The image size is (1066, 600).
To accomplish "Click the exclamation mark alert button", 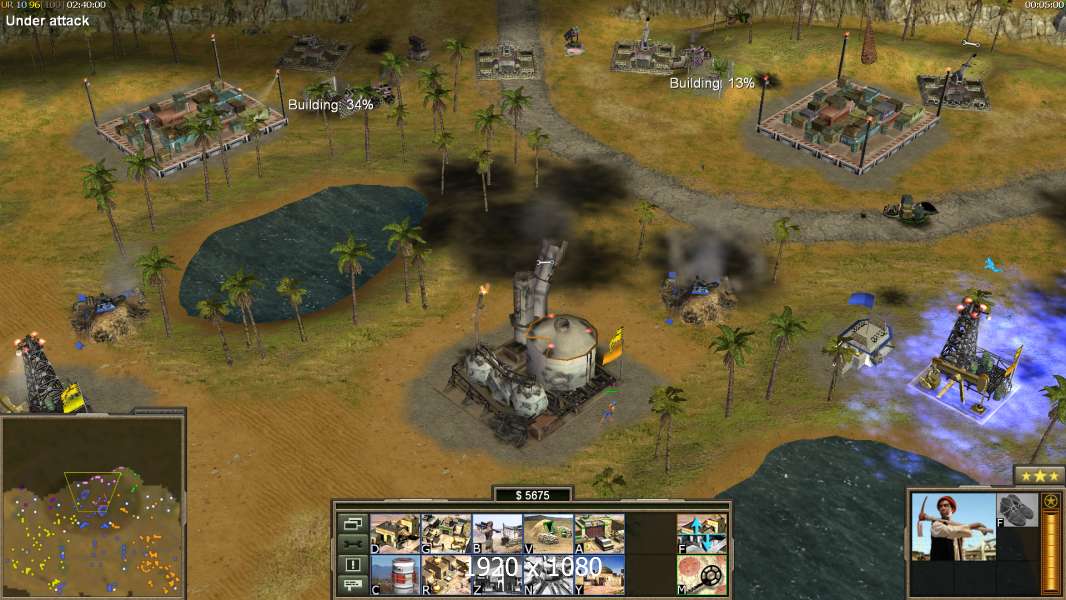I will (x=352, y=565).
